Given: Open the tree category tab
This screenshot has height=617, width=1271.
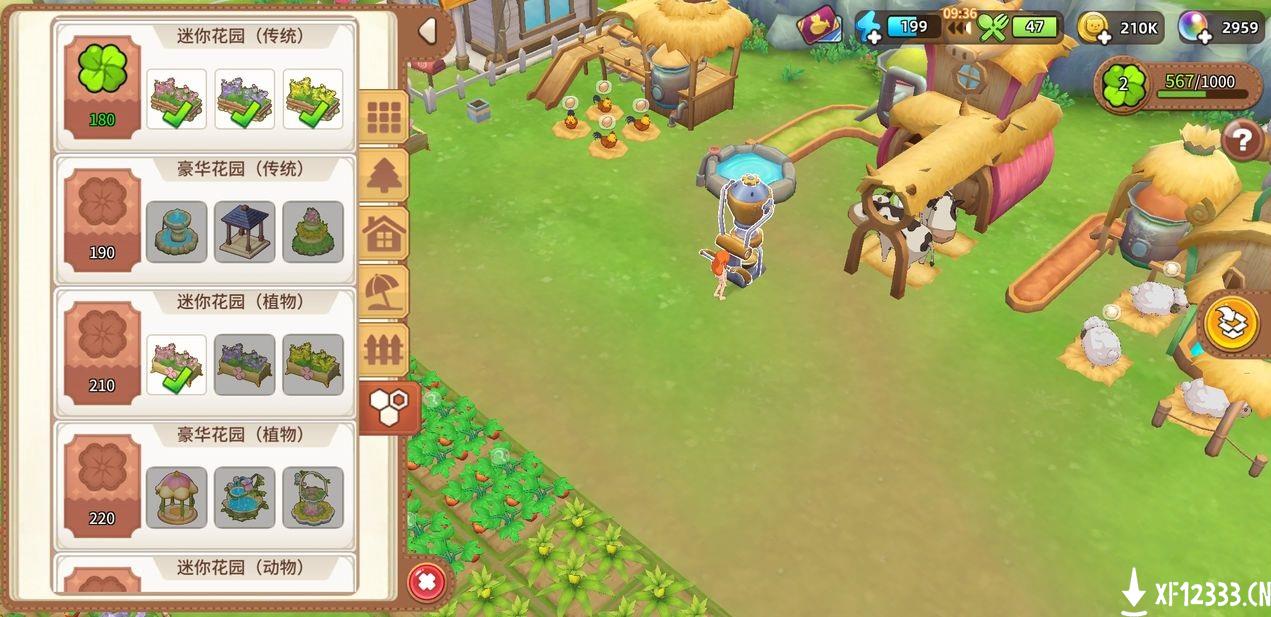Looking at the screenshot, I should (384, 177).
